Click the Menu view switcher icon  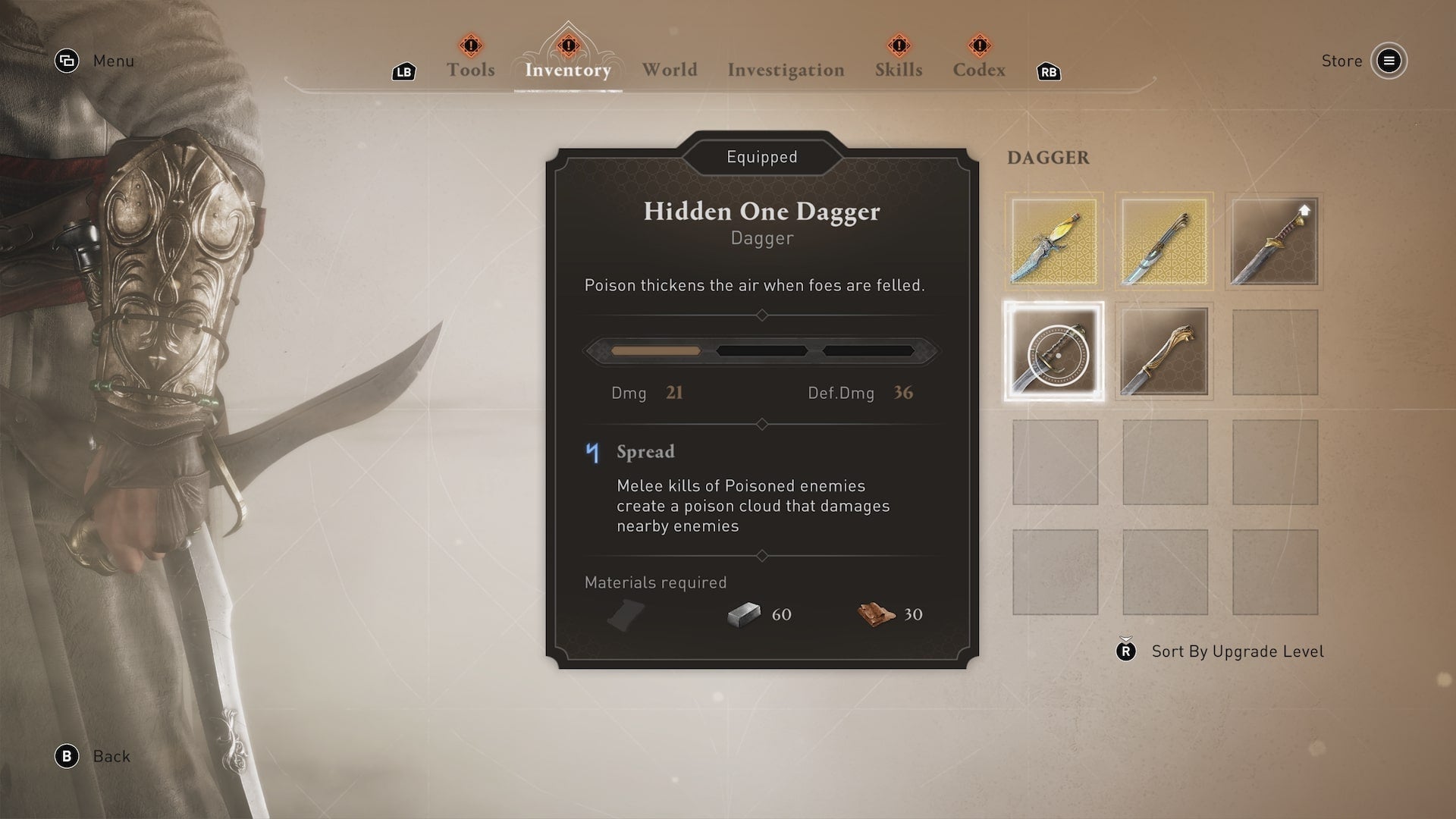[x=67, y=61]
